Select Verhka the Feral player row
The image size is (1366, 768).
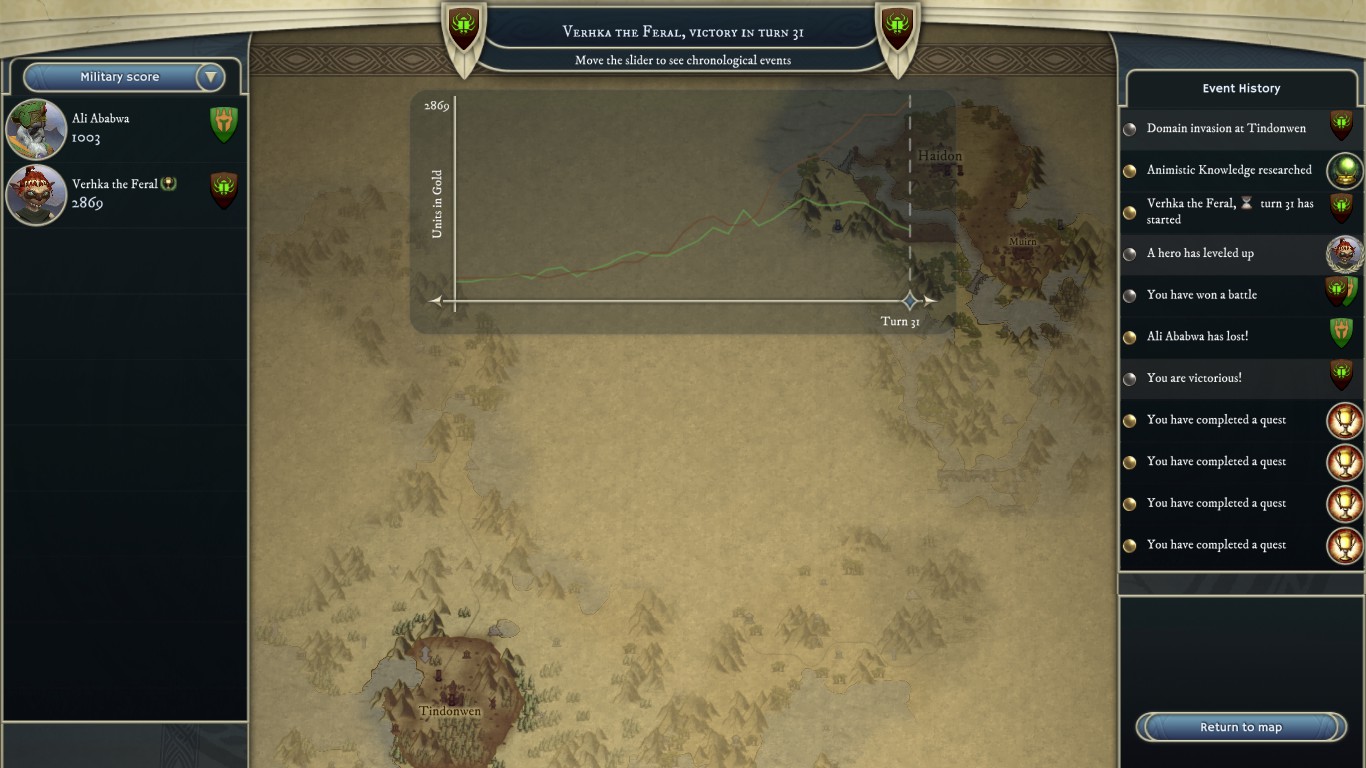point(124,194)
